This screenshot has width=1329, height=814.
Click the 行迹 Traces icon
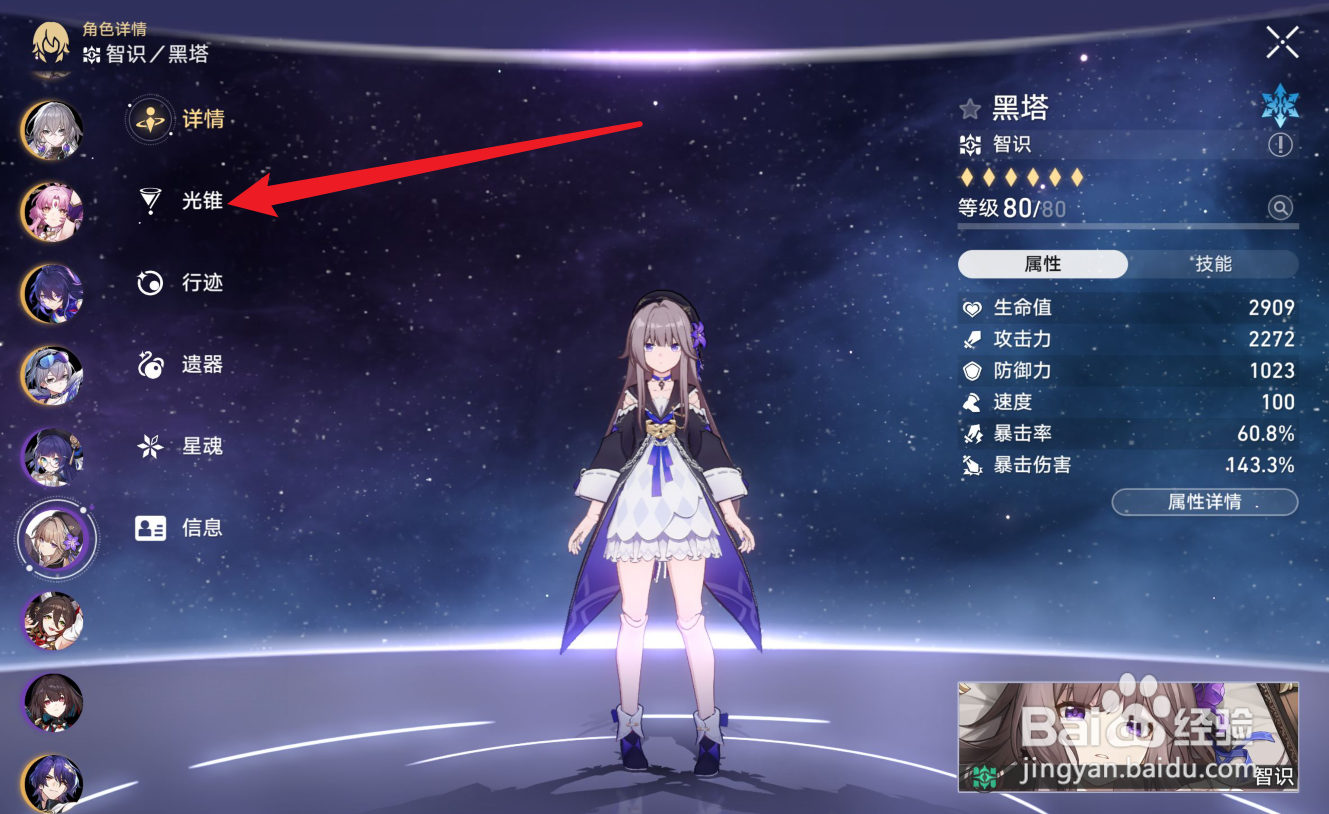coord(148,282)
